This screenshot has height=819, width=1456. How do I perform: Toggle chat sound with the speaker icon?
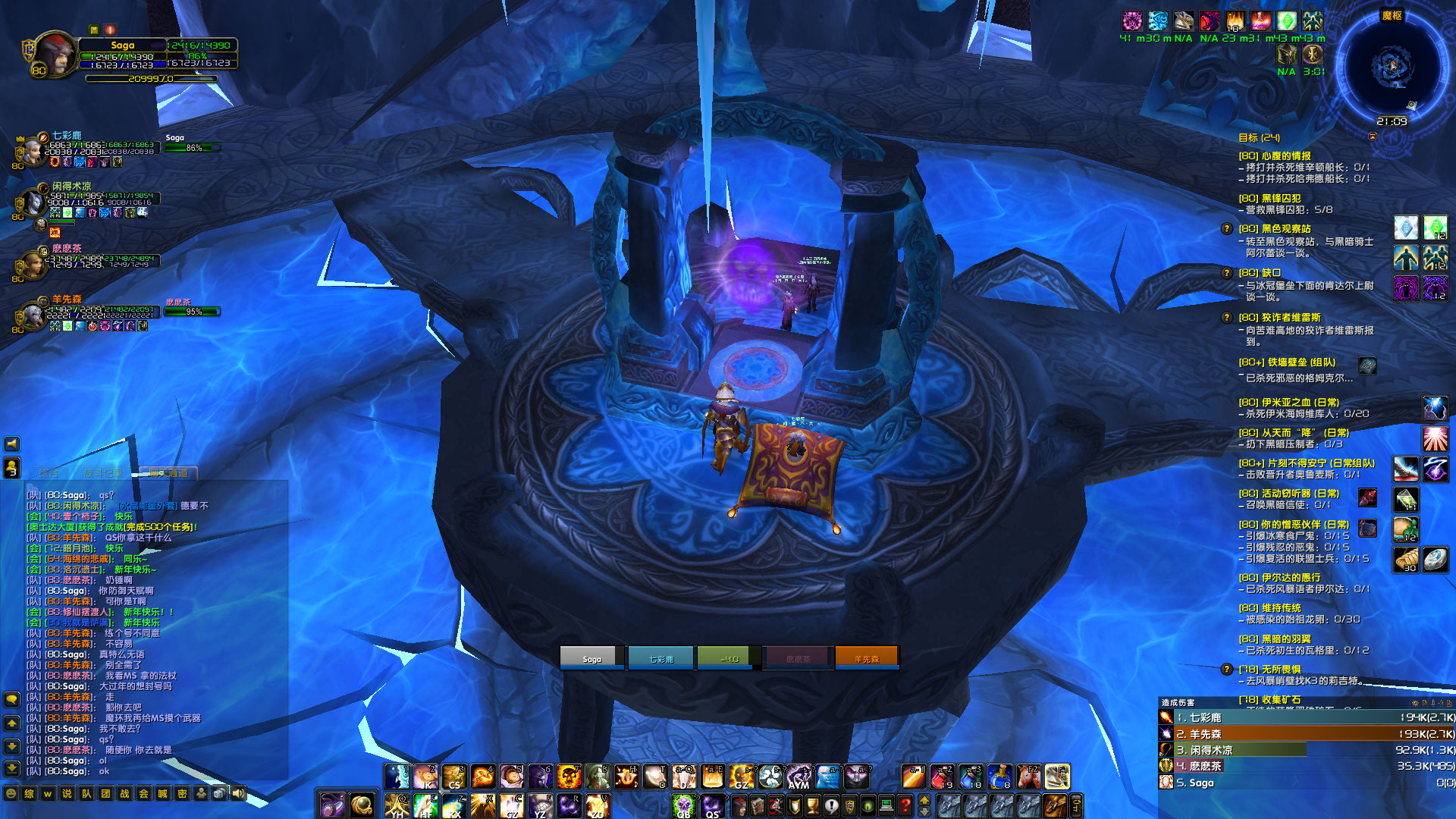[x=237, y=794]
